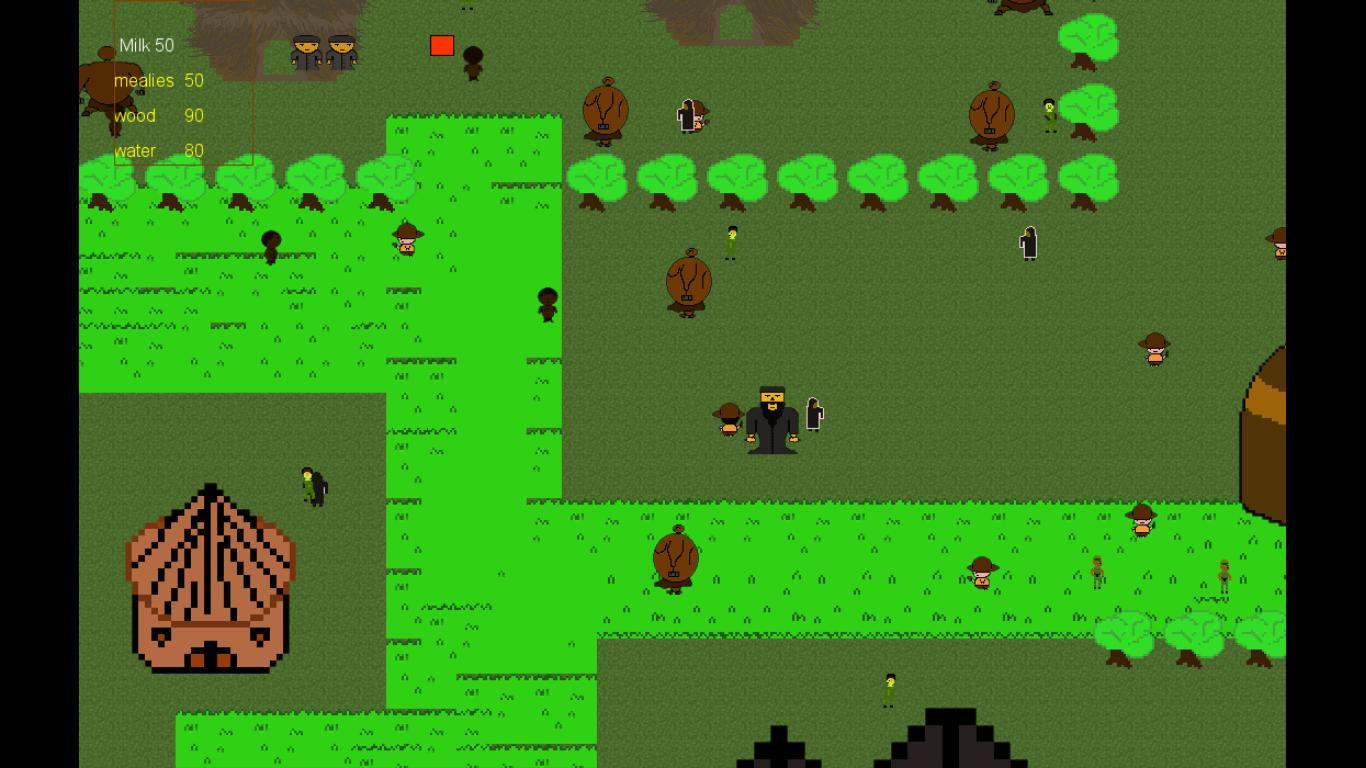Screen dimensions: 1366x768
Task: Click the Milk 50 resource entry
Action: pos(147,45)
